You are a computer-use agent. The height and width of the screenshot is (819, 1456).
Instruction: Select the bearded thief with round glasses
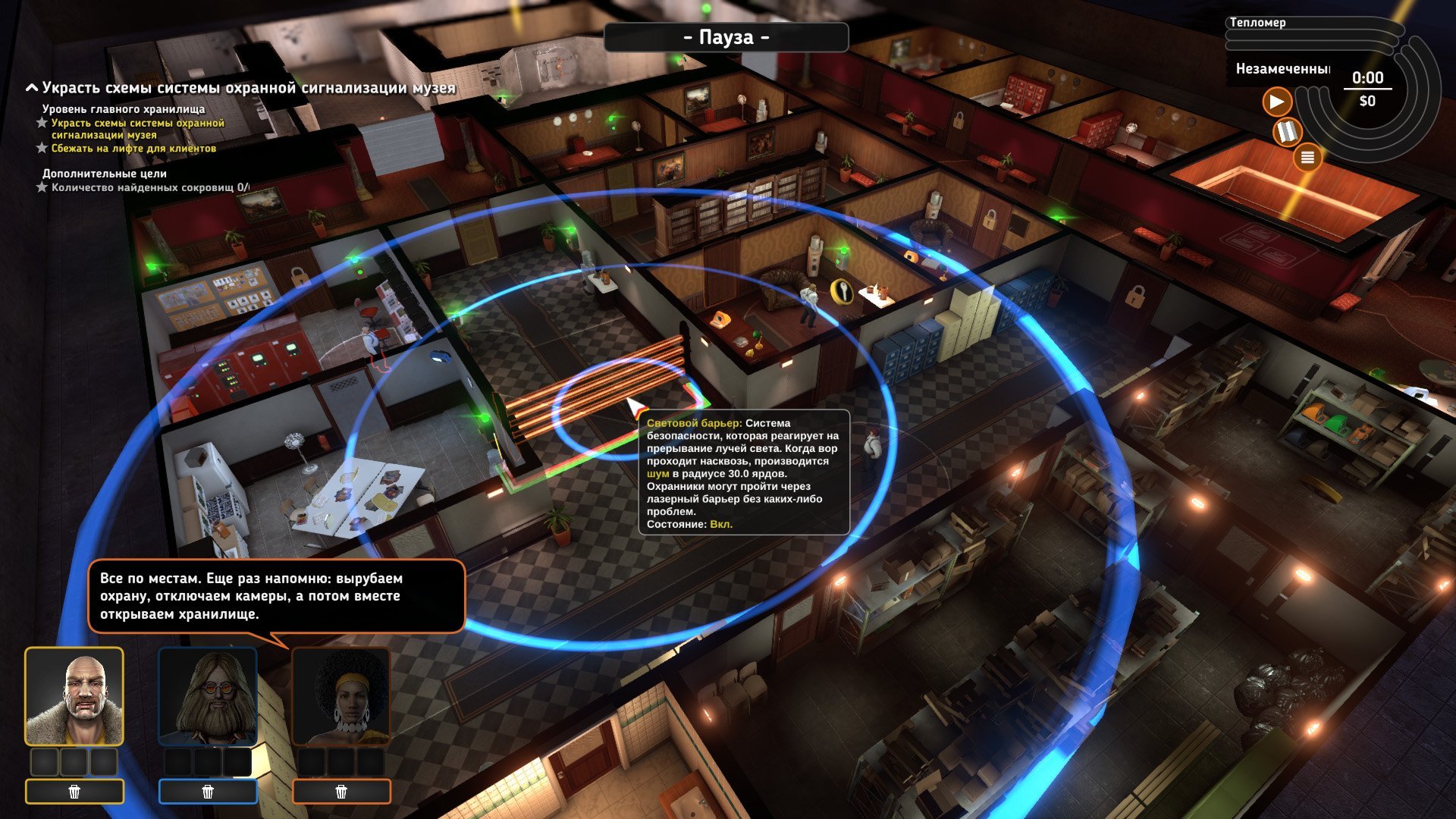[x=208, y=697]
